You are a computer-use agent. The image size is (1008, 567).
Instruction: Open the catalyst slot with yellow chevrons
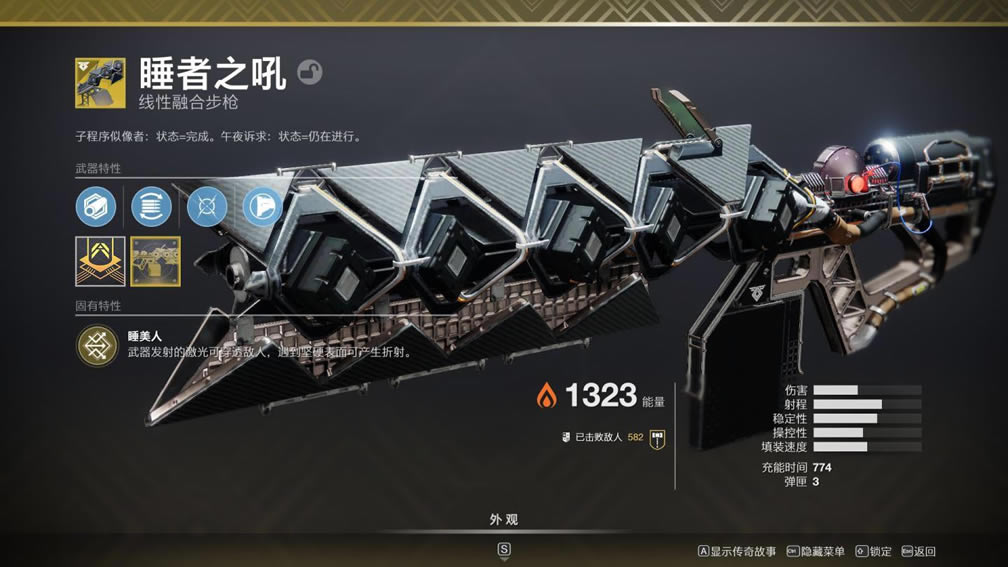point(100,261)
